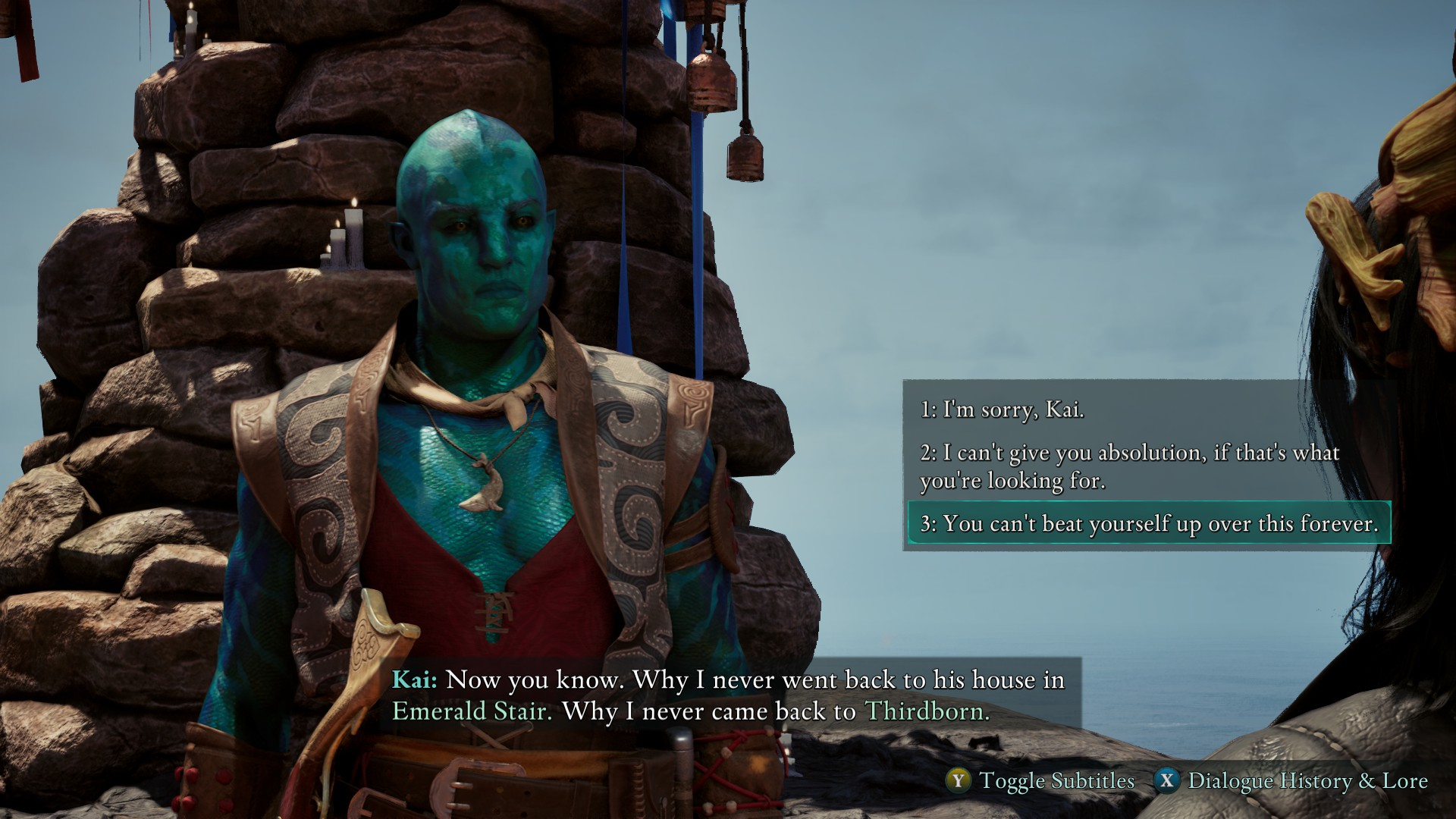This screenshot has width=1456, height=819.
Task: Select the "I can't give you absolution" response
Action: click(1129, 466)
